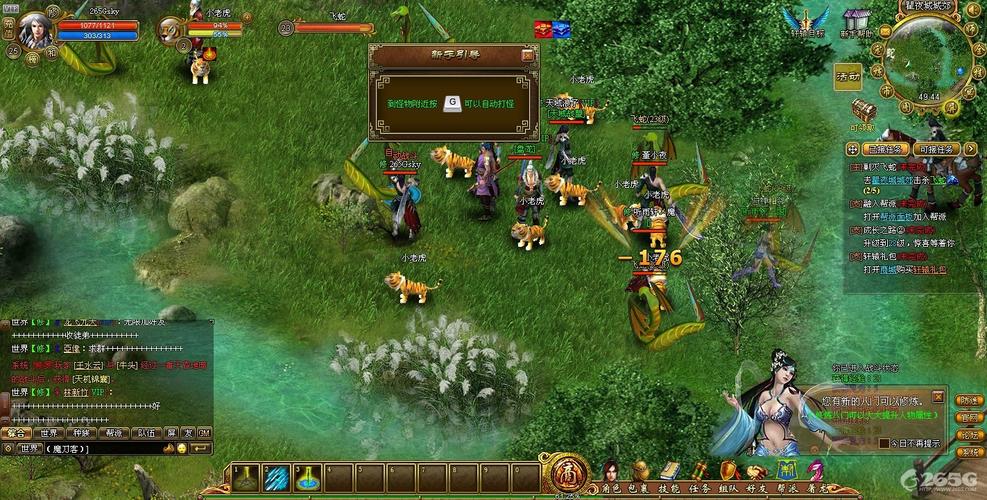This screenshot has width=987, height=500.
Task: Open the 技能 skills book
Action: pos(669,471)
